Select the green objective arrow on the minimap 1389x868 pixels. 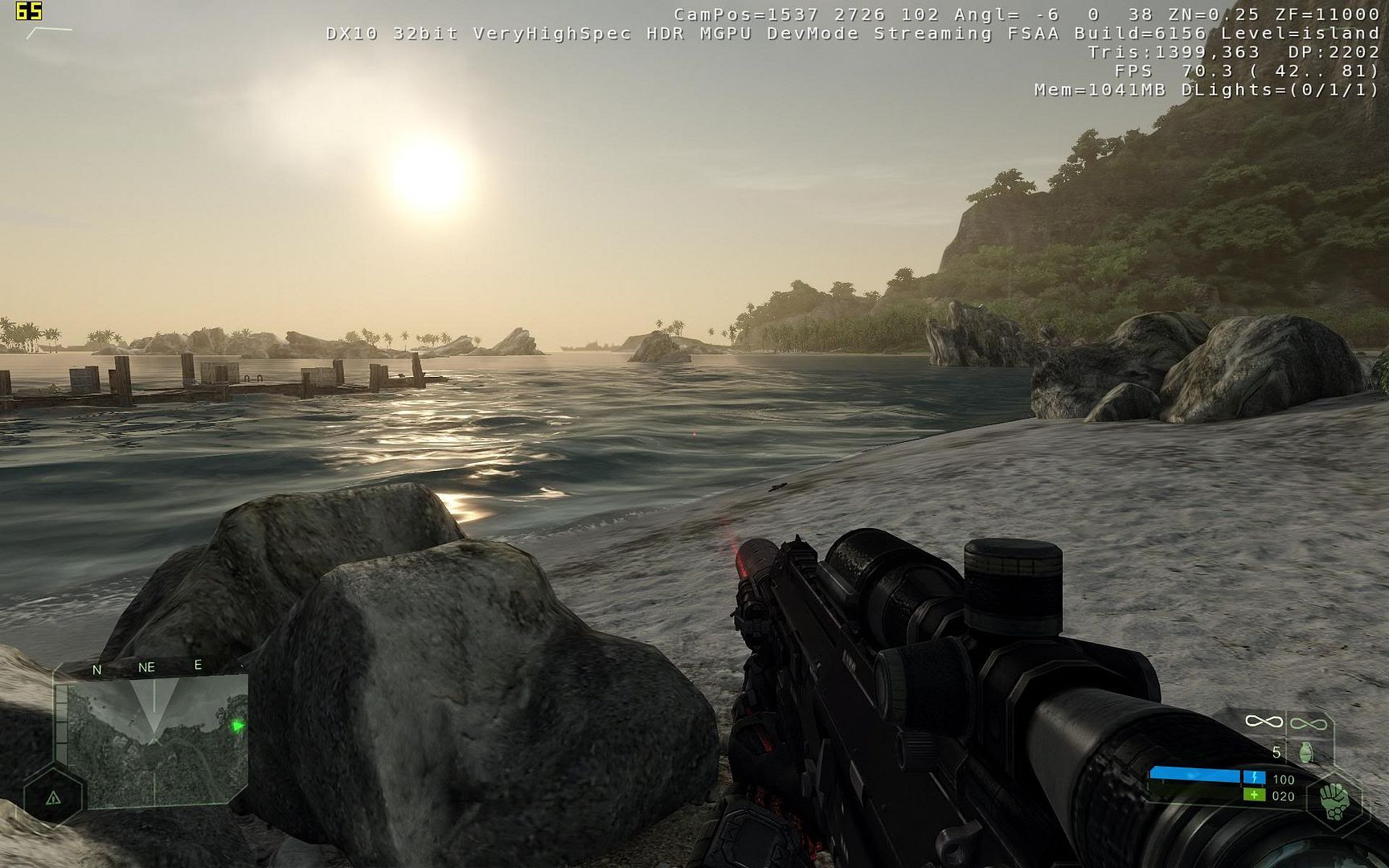click(x=238, y=727)
